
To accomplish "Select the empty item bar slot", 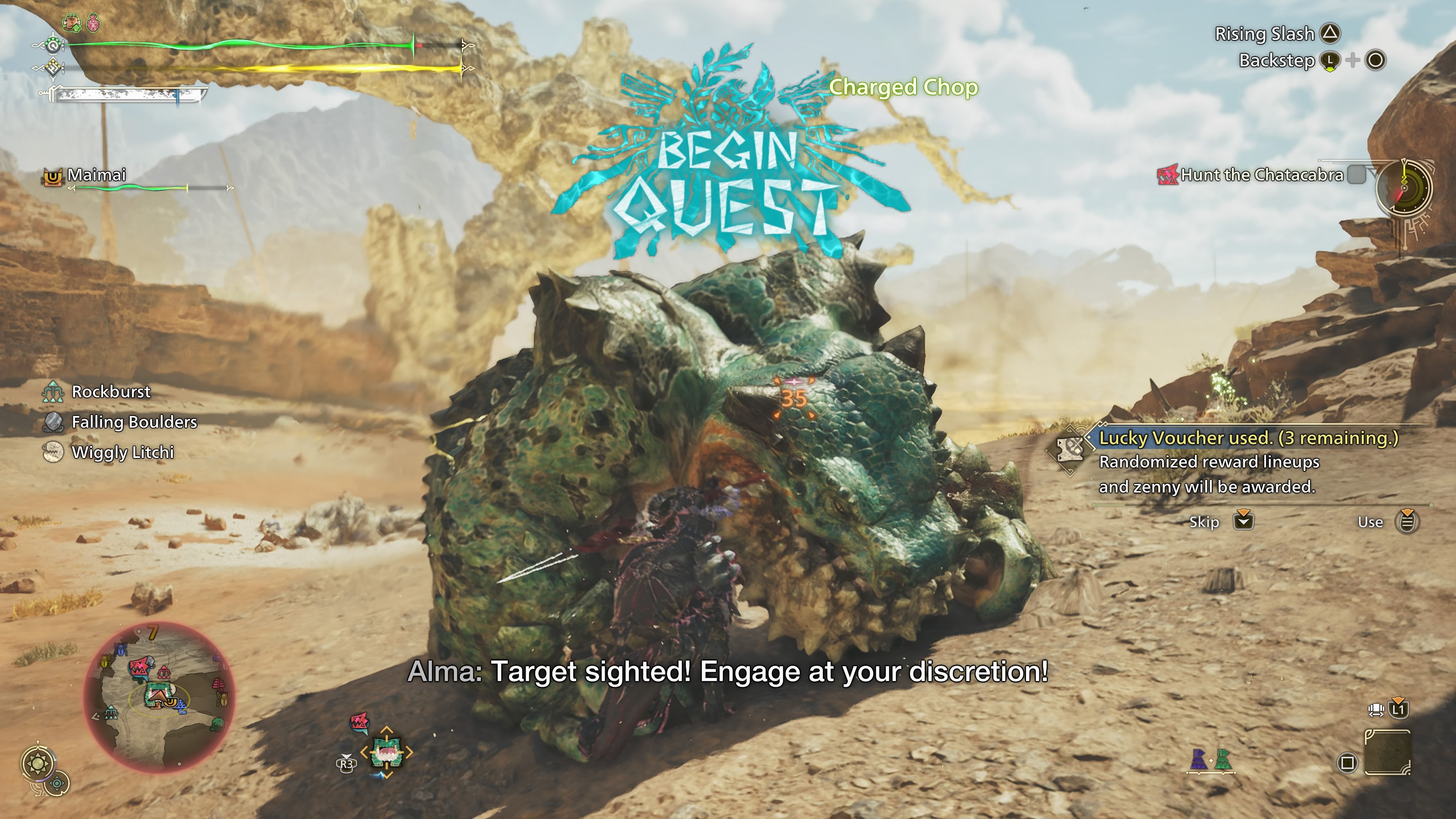I will point(1387,753).
